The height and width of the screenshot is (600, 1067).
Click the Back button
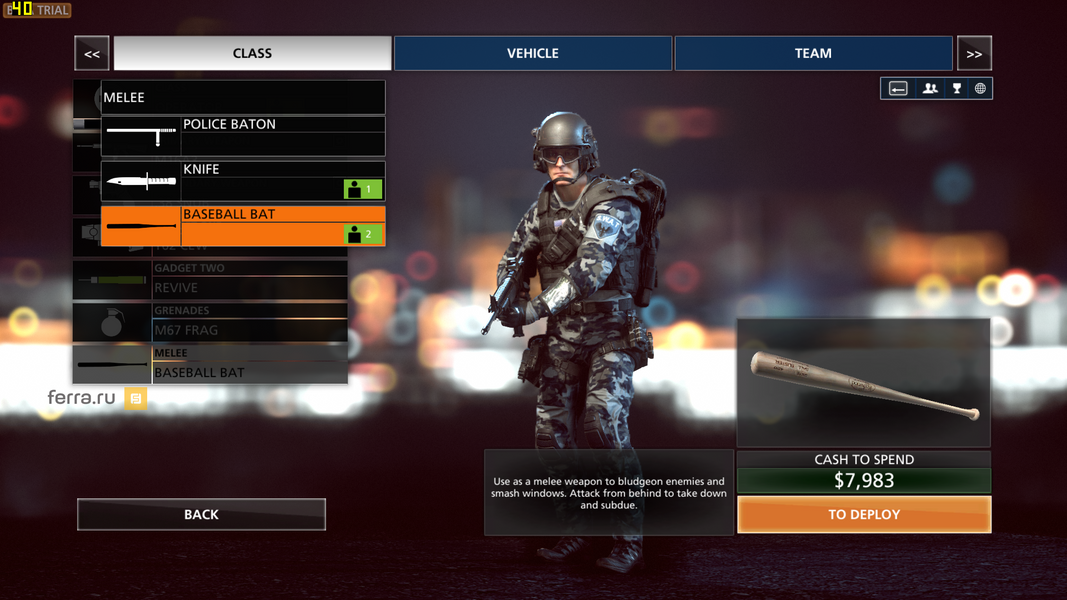coord(201,514)
